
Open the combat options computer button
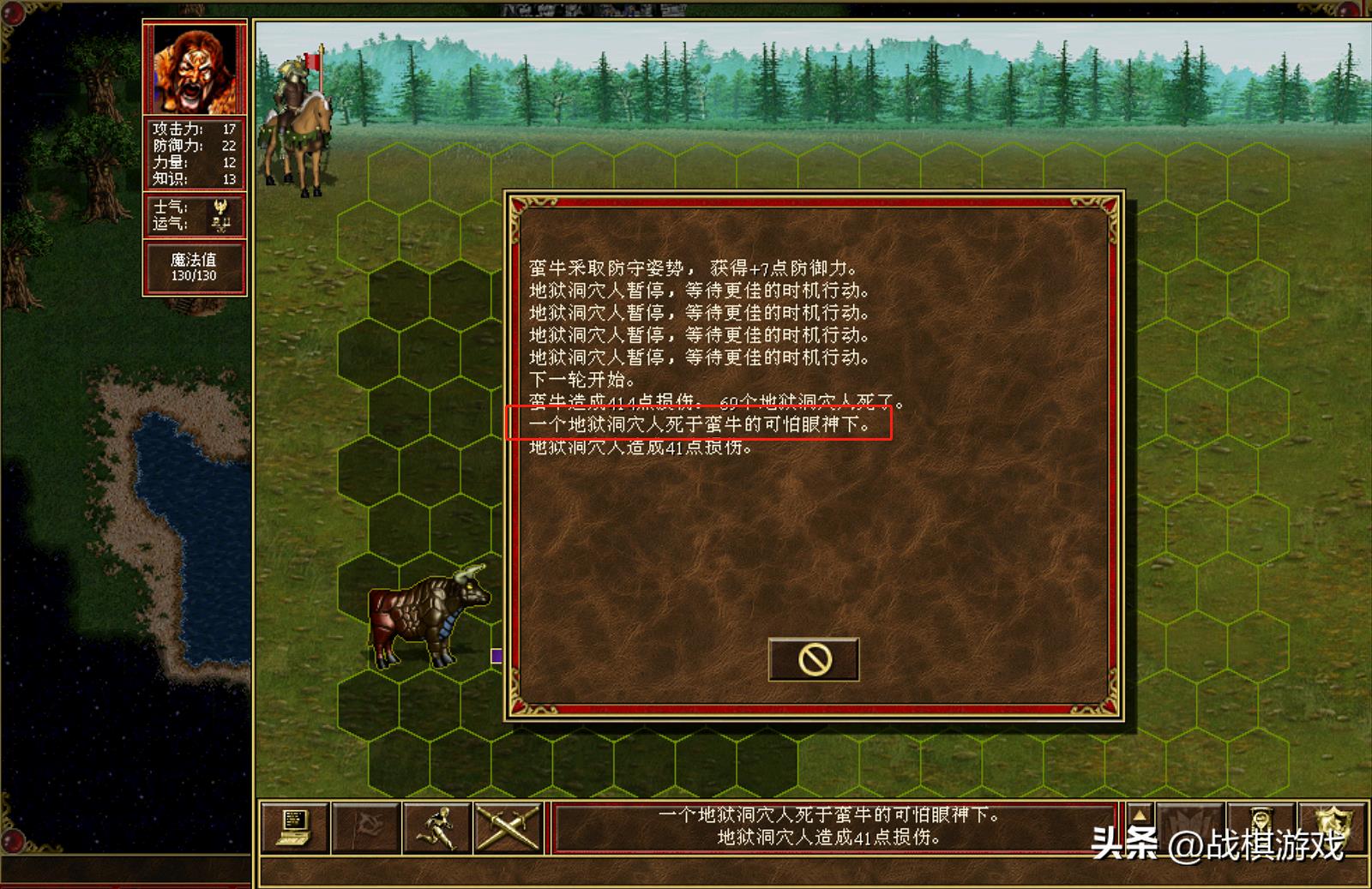294,827
